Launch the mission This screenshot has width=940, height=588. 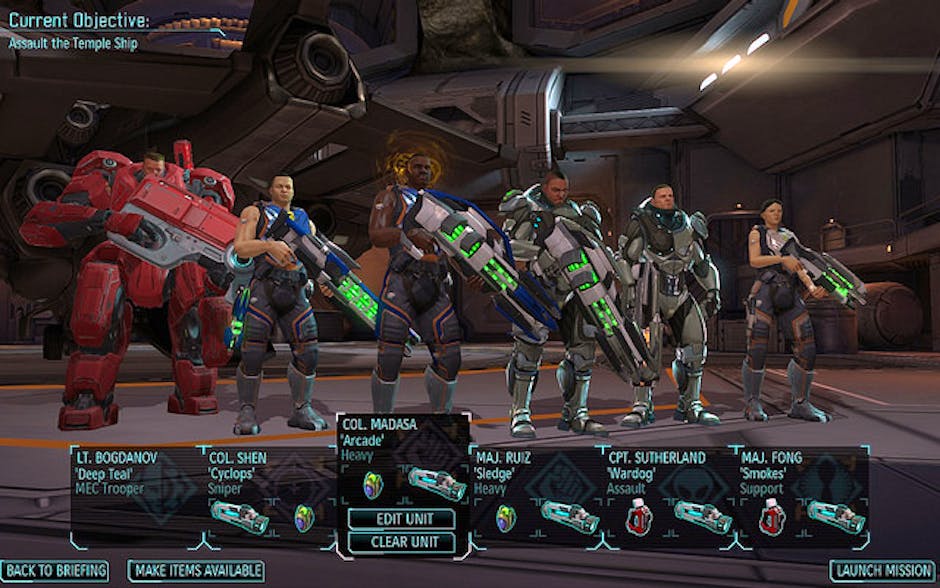click(x=881, y=571)
